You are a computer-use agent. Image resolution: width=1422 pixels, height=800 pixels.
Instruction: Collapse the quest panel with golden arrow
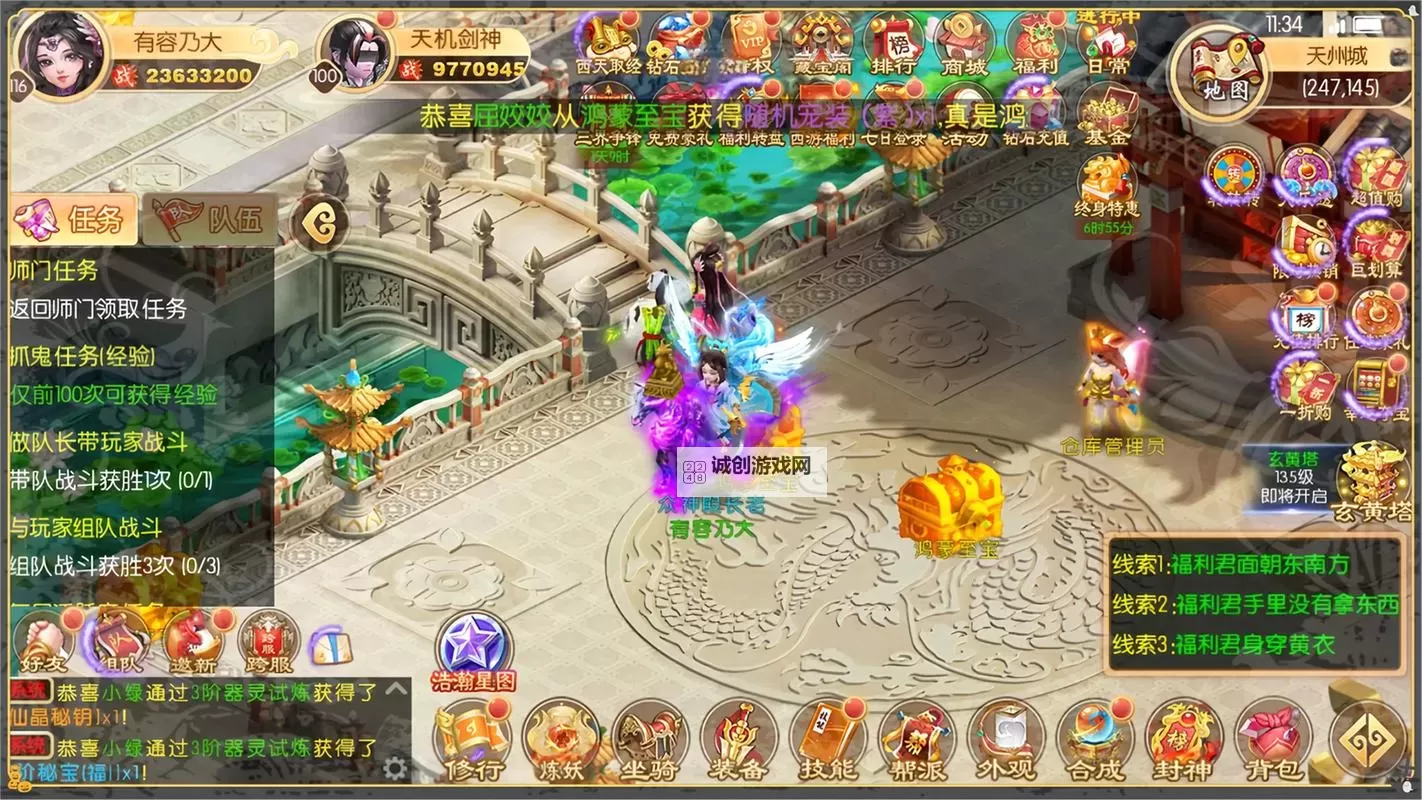(x=319, y=222)
